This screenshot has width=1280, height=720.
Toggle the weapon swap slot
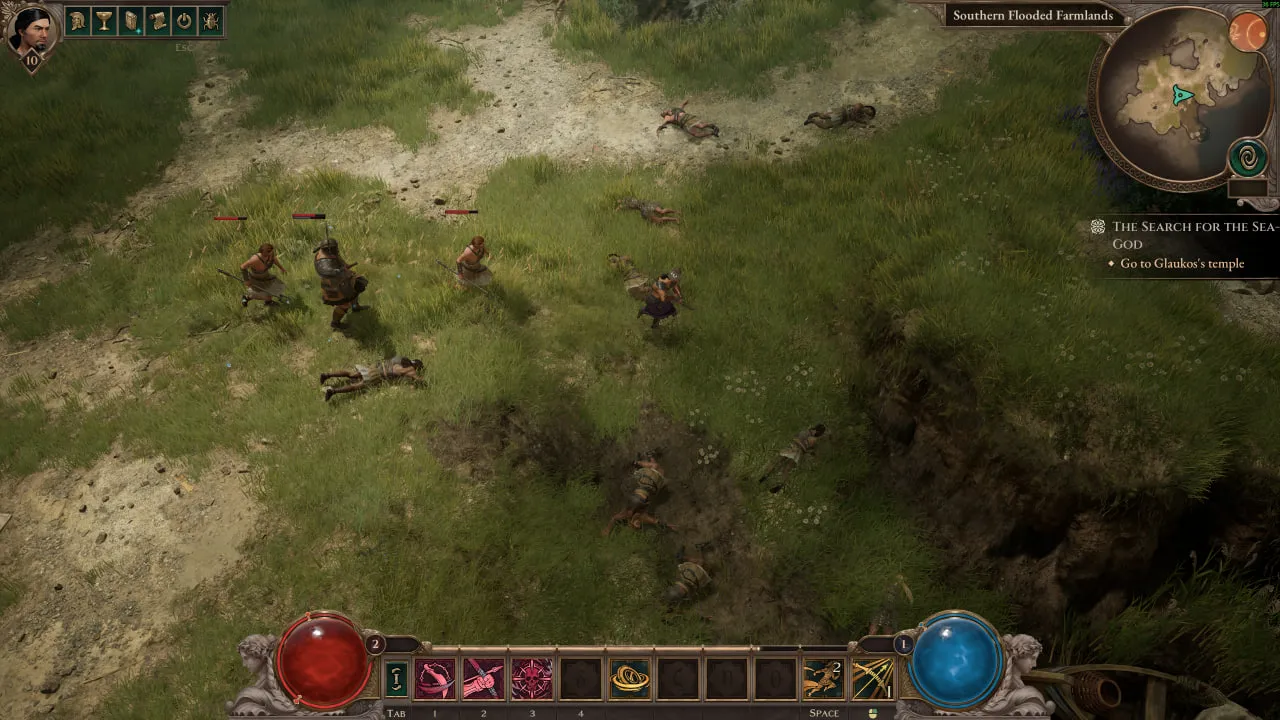tap(396, 679)
